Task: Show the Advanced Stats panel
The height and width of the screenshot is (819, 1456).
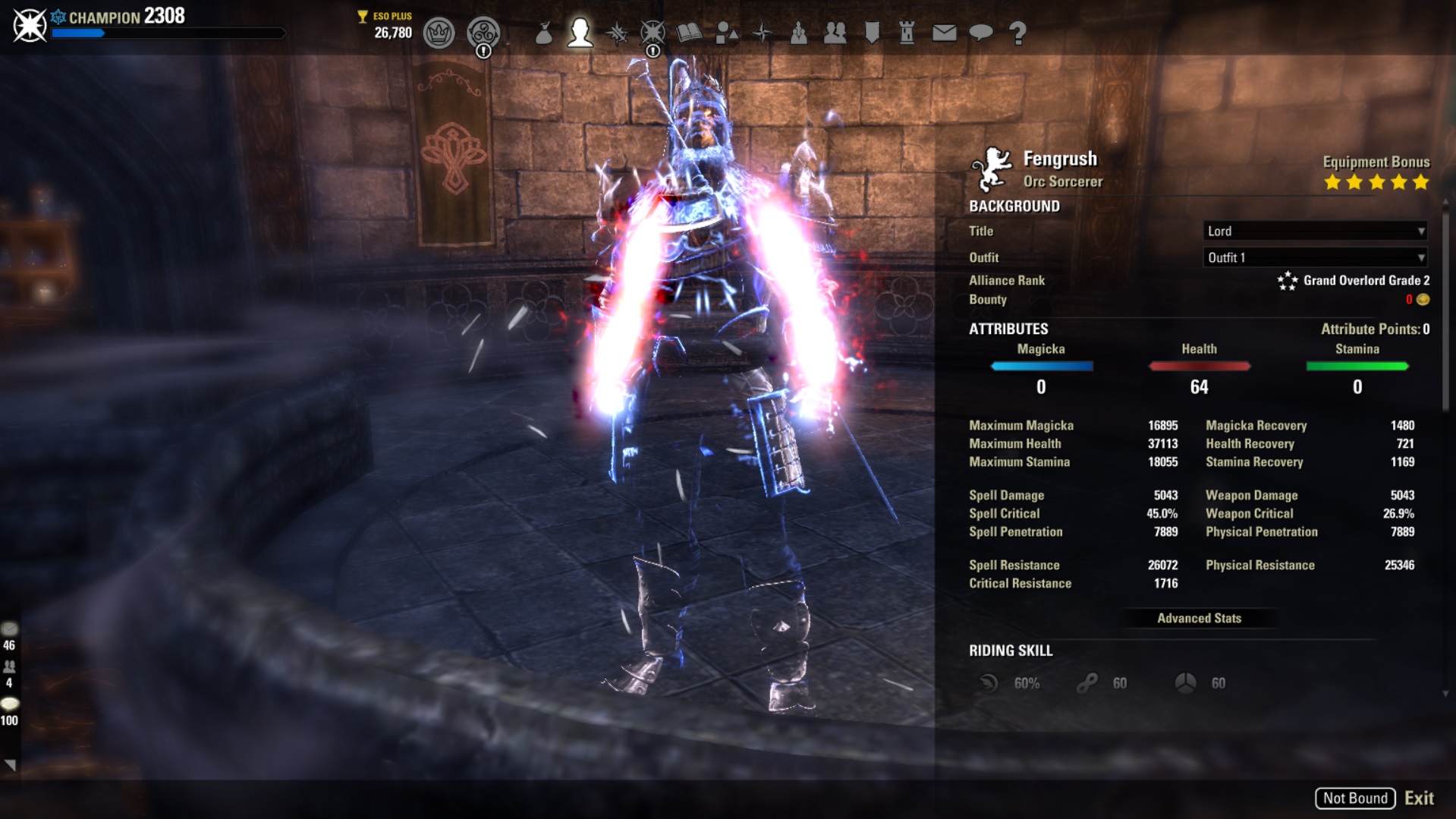Action: (1199, 618)
